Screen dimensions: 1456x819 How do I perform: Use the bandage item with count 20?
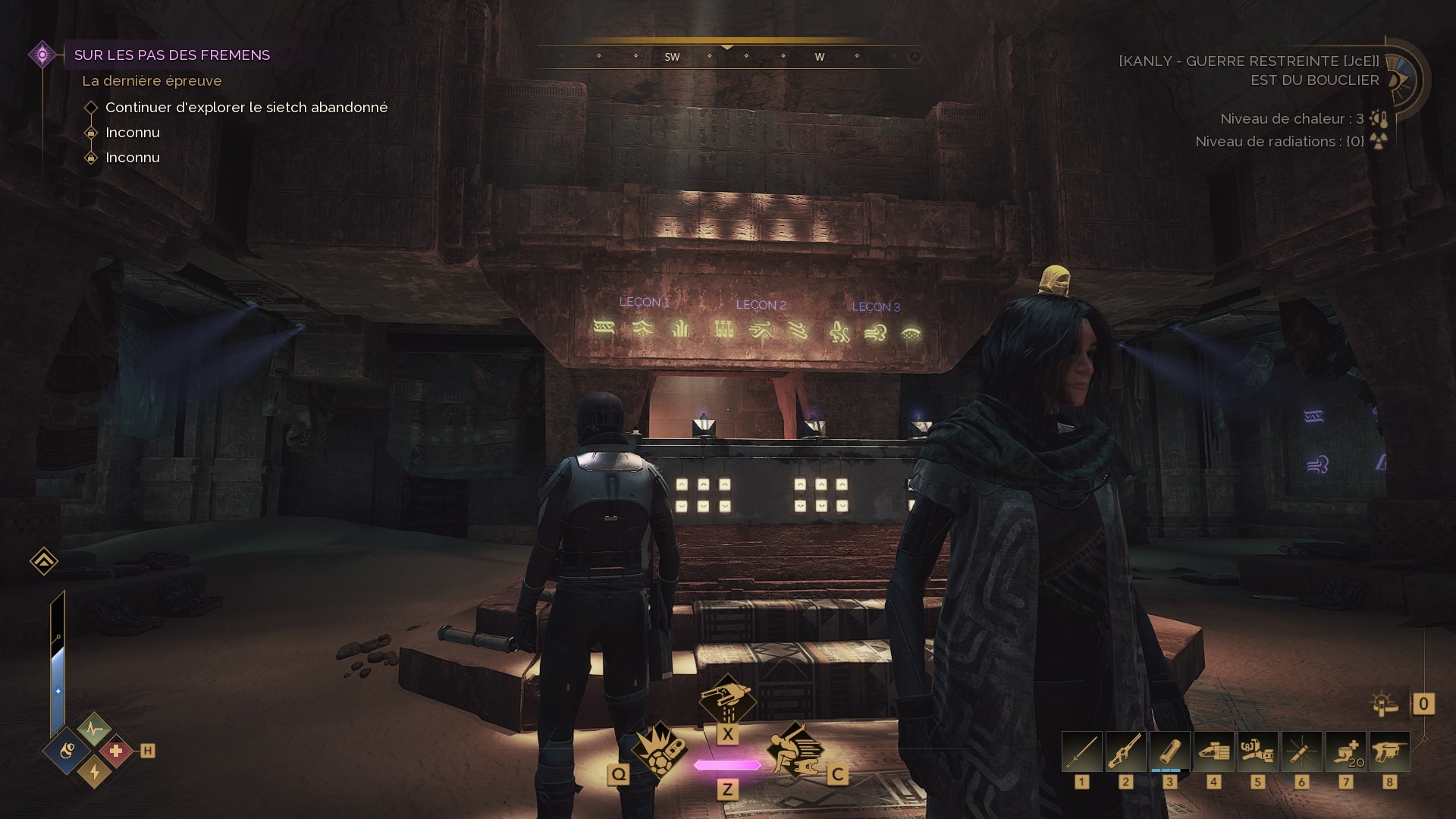click(1346, 752)
